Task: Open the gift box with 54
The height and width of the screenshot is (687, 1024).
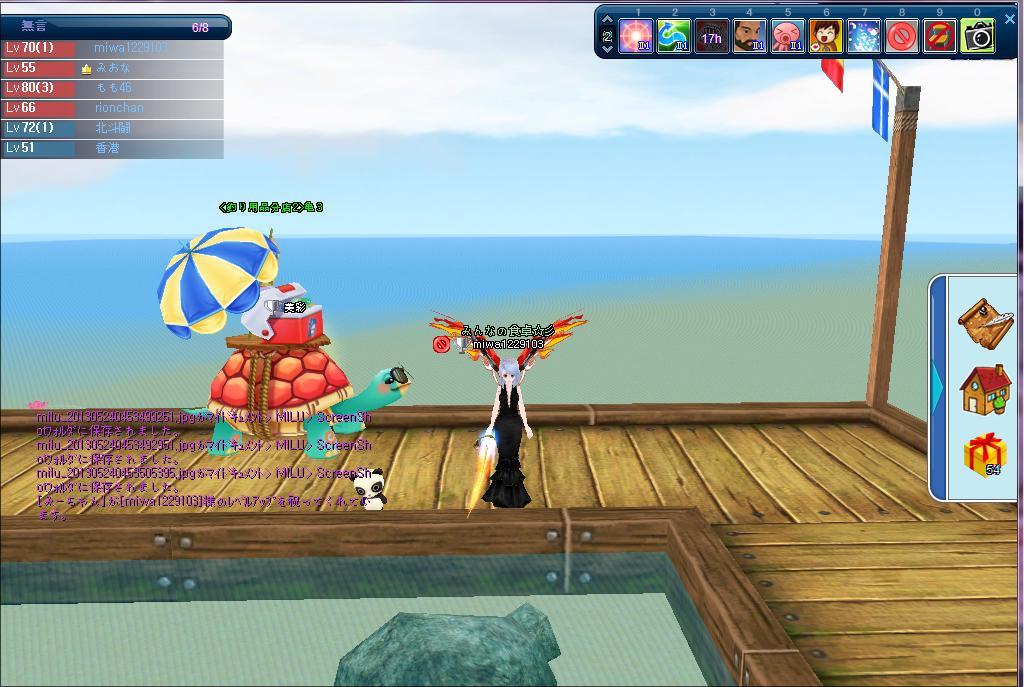Action: pyautogui.click(x=984, y=455)
